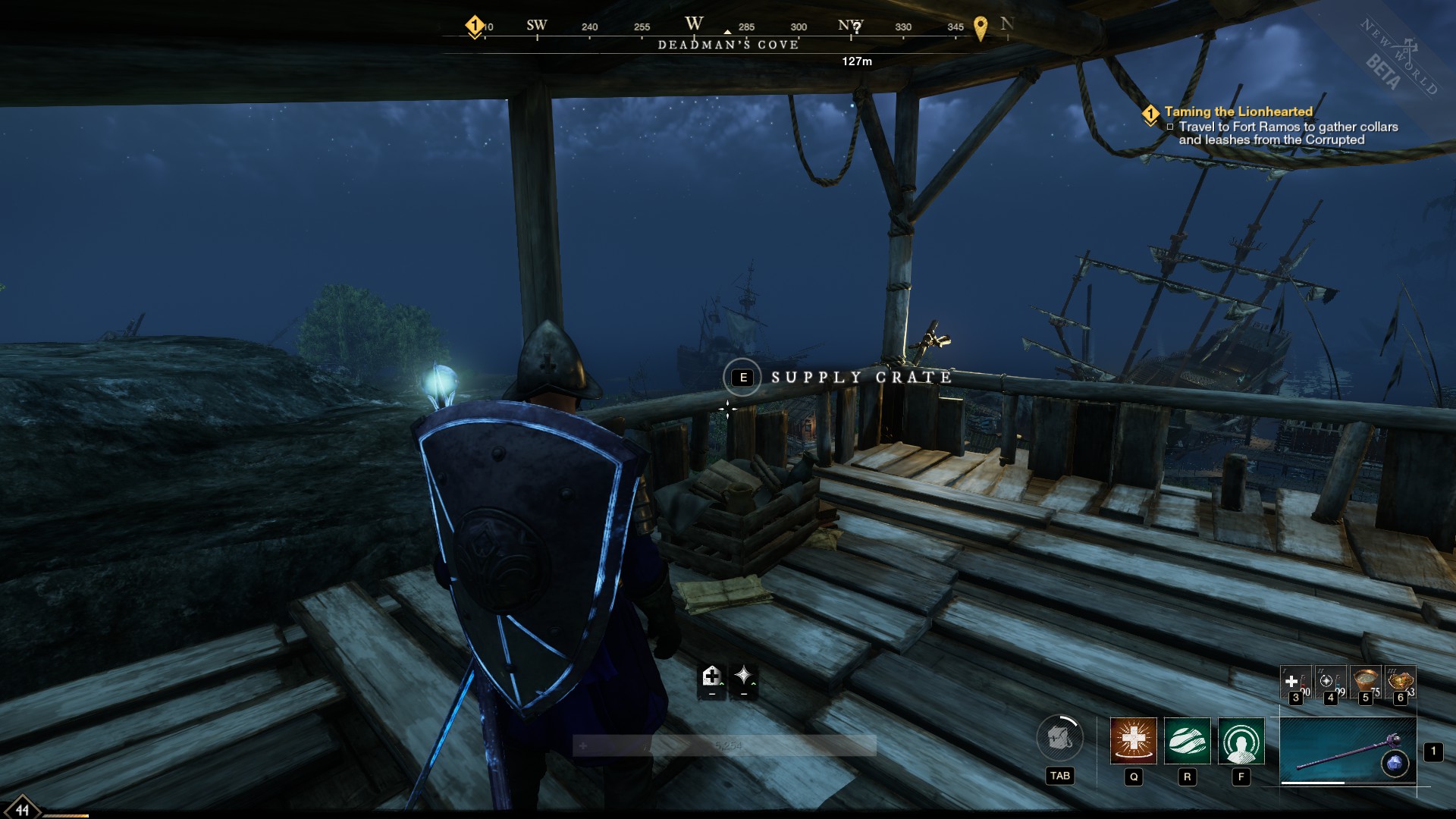Collapse the Taming the Lionhearted quest tracker
The image size is (1456, 819).
(x=1152, y=111)
